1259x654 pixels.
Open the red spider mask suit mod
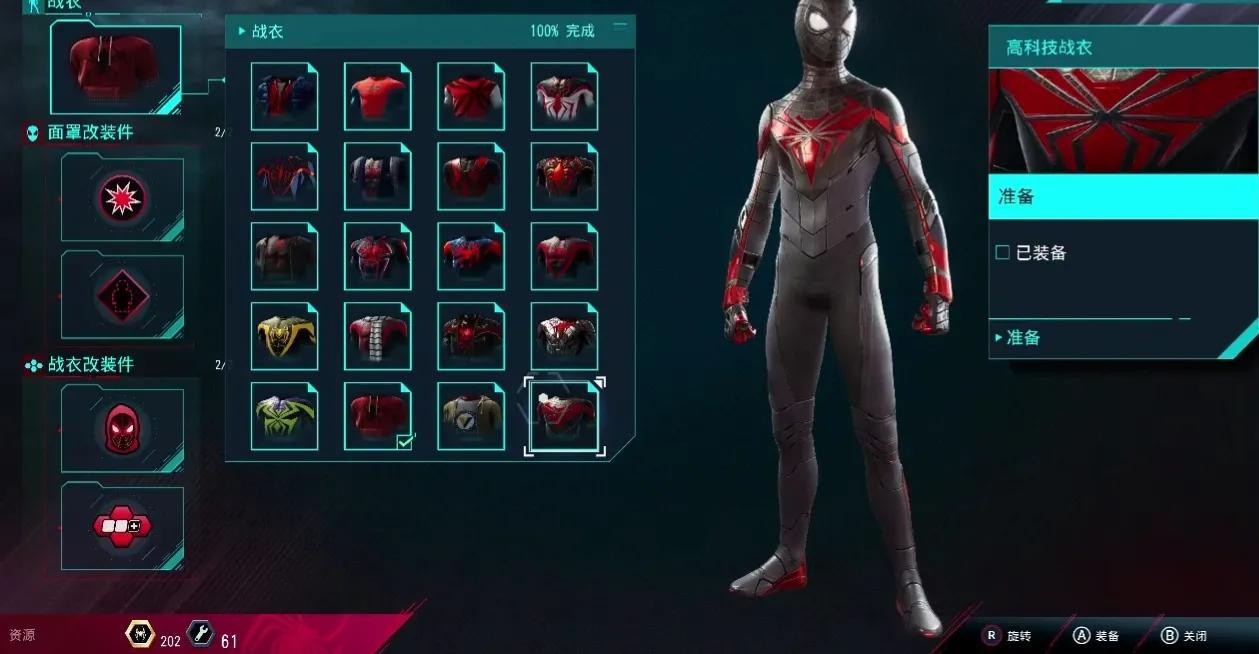coord(122,428)
